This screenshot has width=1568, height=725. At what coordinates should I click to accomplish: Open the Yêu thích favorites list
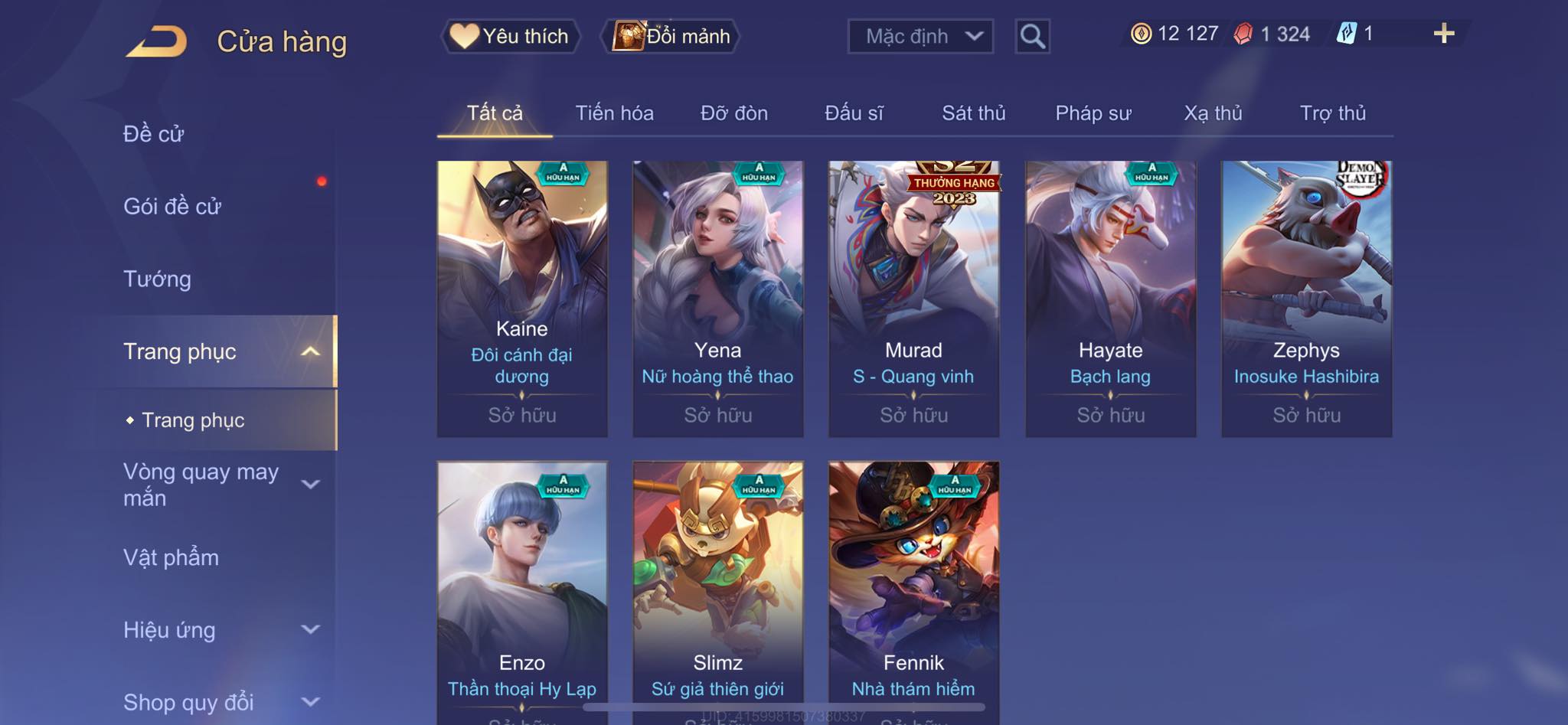(510, 36)
